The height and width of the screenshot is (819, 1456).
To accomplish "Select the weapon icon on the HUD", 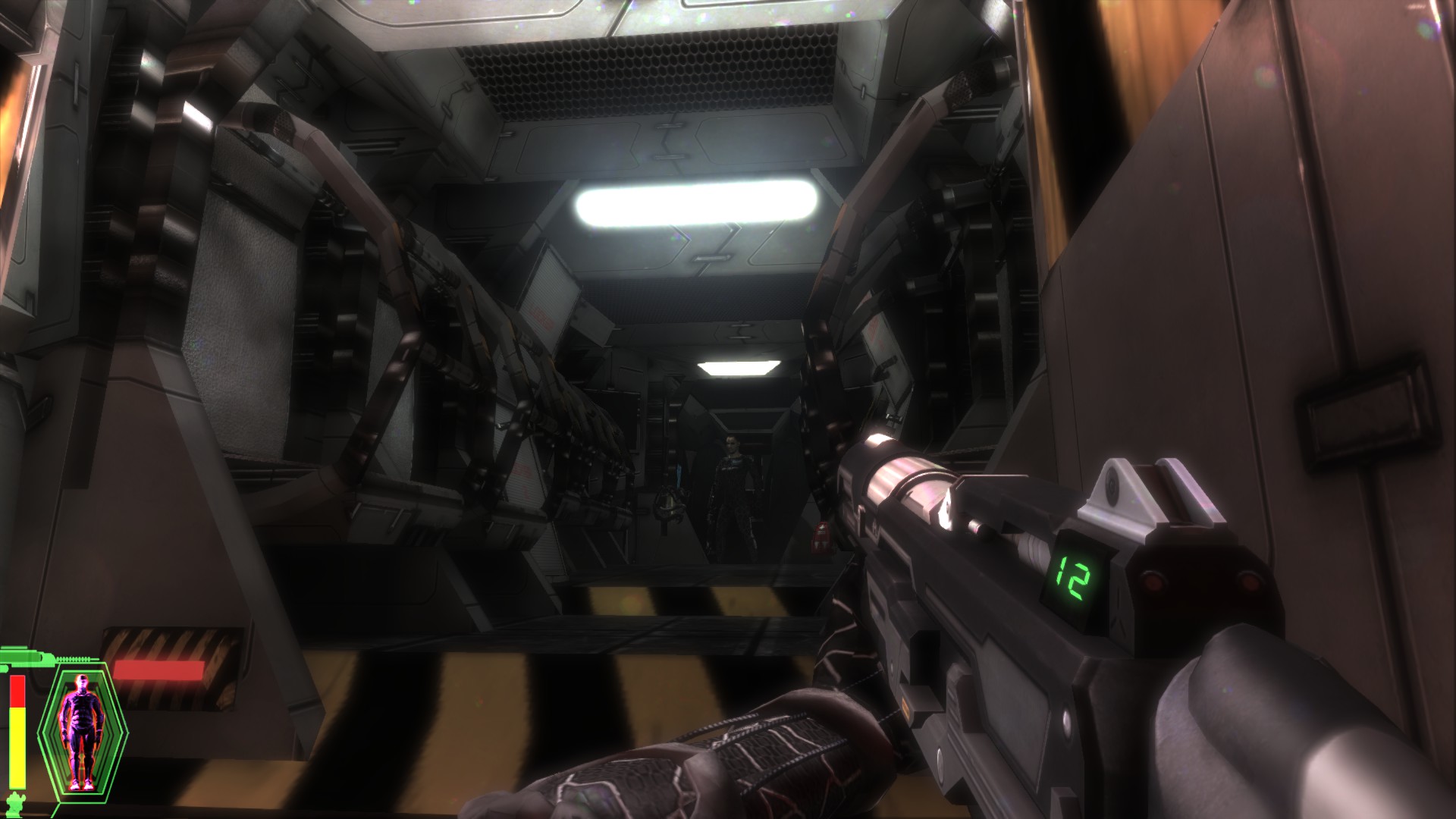I will point(24,658).
